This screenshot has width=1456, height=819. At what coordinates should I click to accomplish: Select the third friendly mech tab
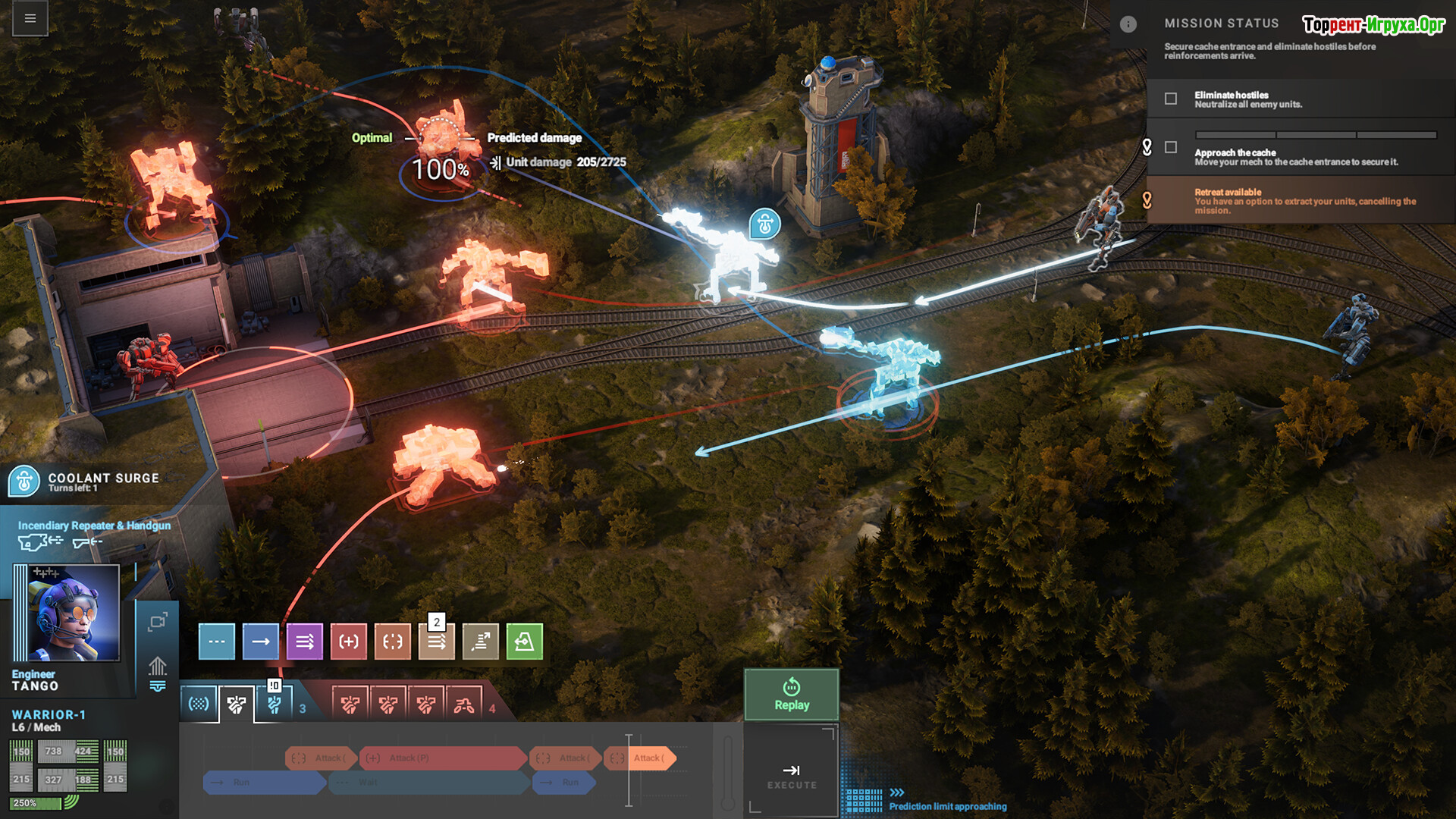coord(274,704)
